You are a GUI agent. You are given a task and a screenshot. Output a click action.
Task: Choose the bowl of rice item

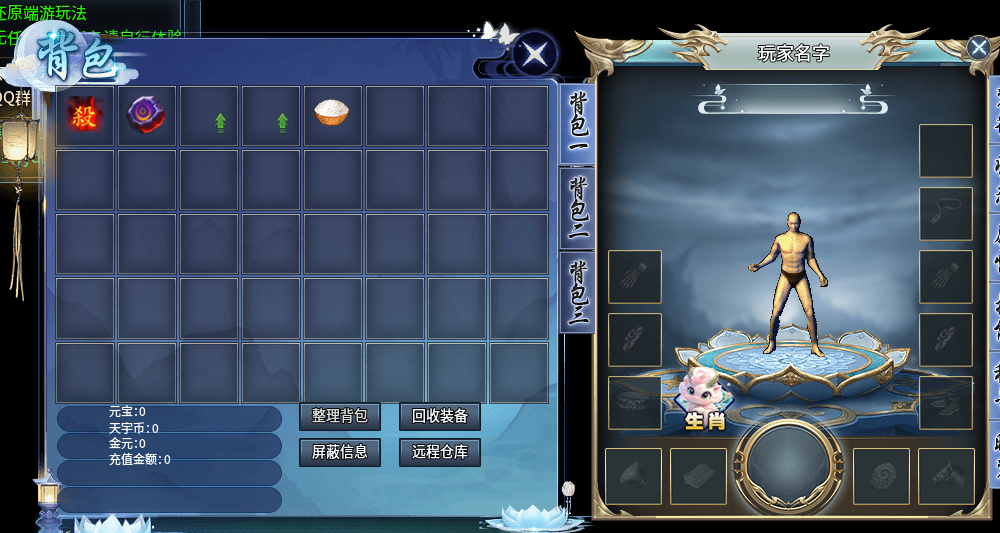click(x=332, y=113)
